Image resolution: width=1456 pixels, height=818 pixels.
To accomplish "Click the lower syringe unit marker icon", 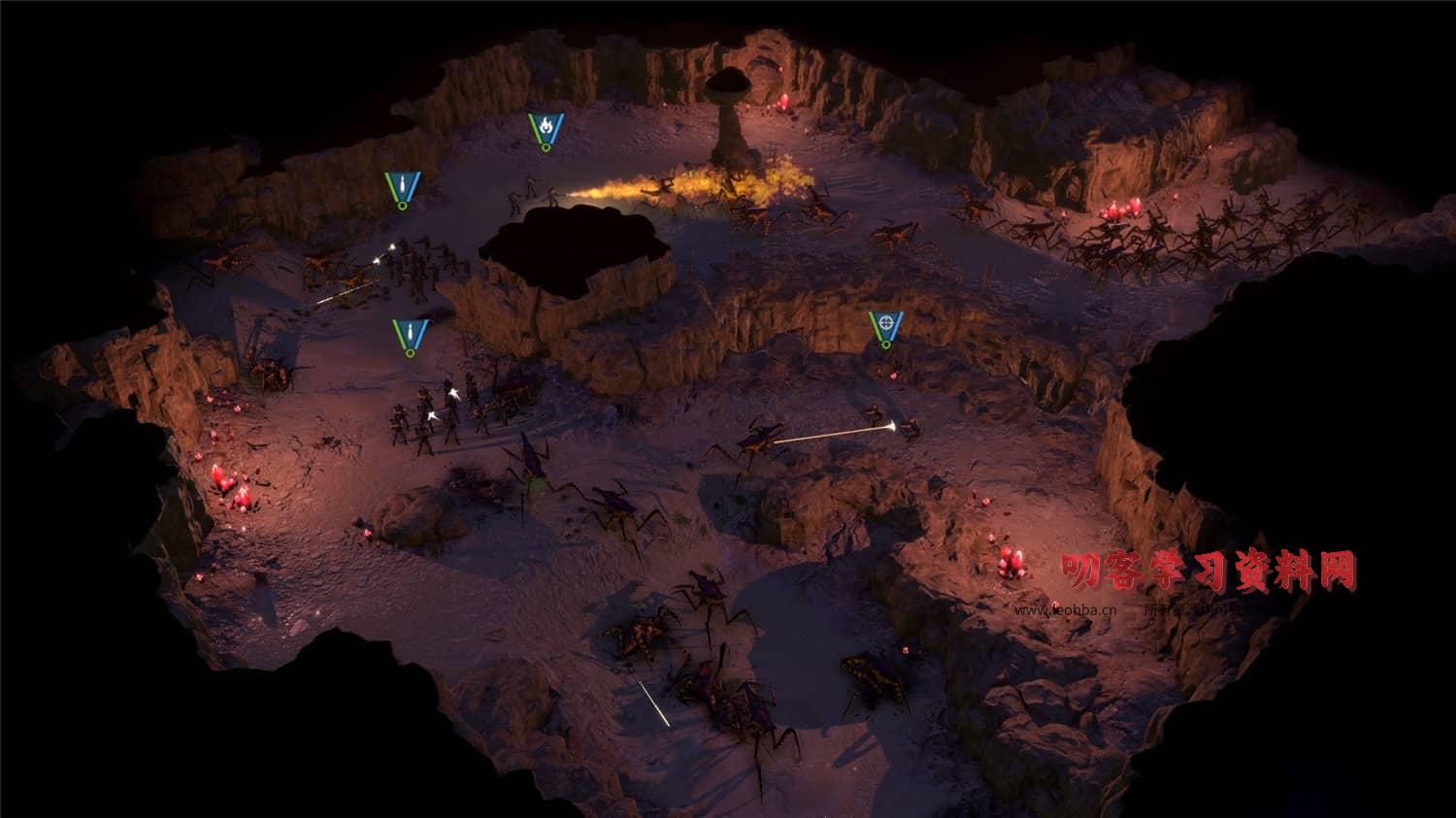I will point(409,335).
